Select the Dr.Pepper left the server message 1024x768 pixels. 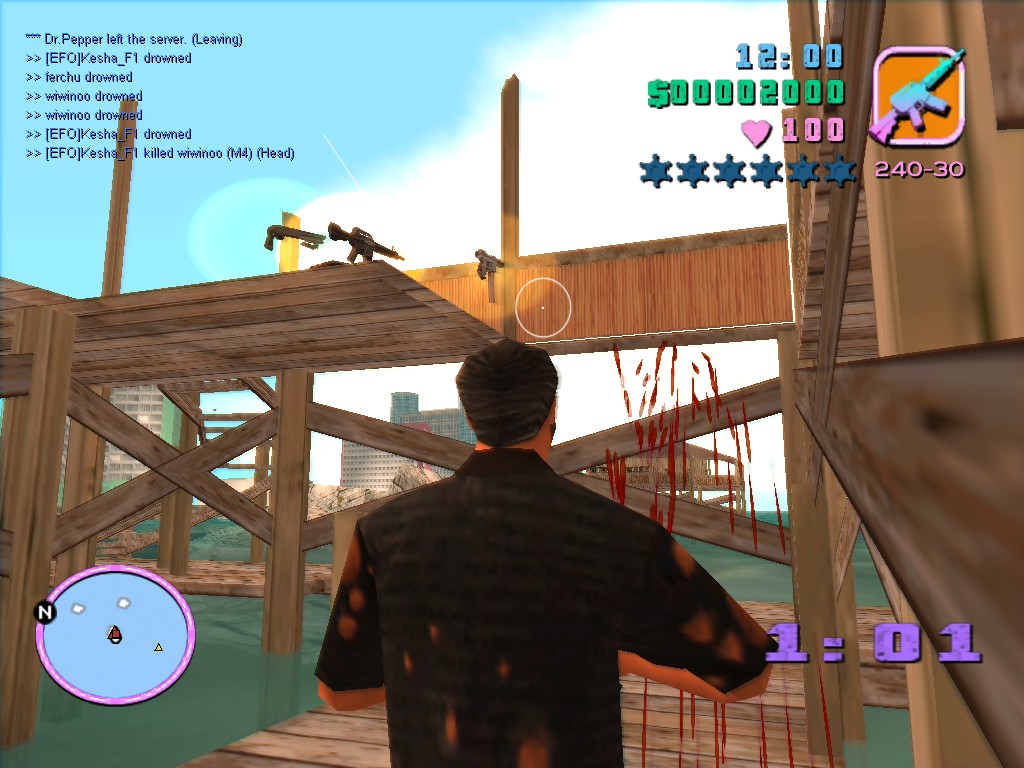135,39
